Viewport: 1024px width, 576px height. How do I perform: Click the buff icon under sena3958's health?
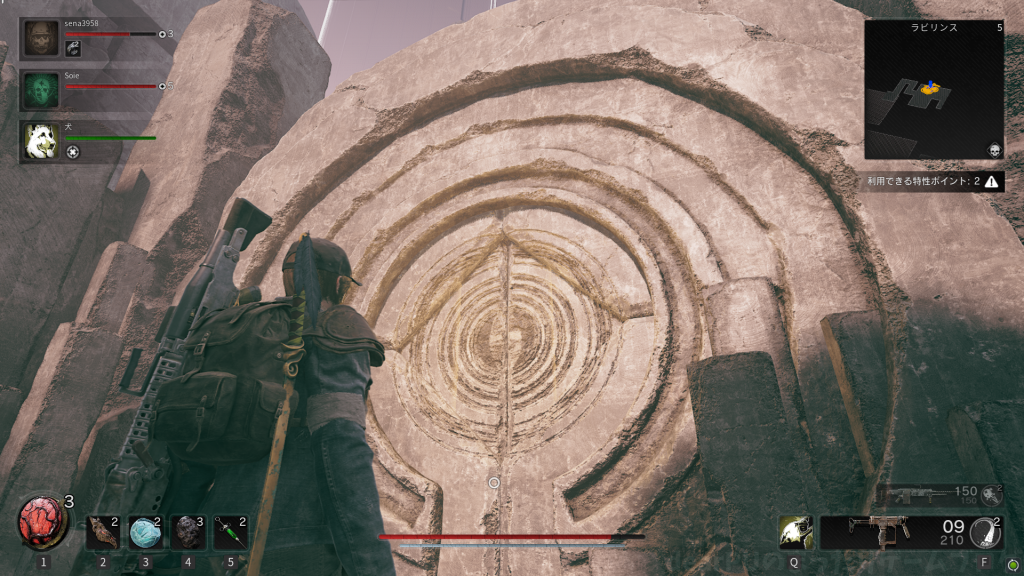click(x=73, y=47)
